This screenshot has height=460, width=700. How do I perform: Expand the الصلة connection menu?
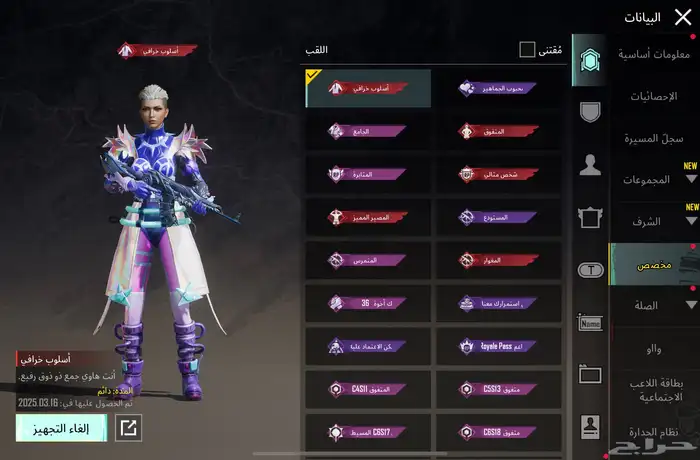pos(657,305)
